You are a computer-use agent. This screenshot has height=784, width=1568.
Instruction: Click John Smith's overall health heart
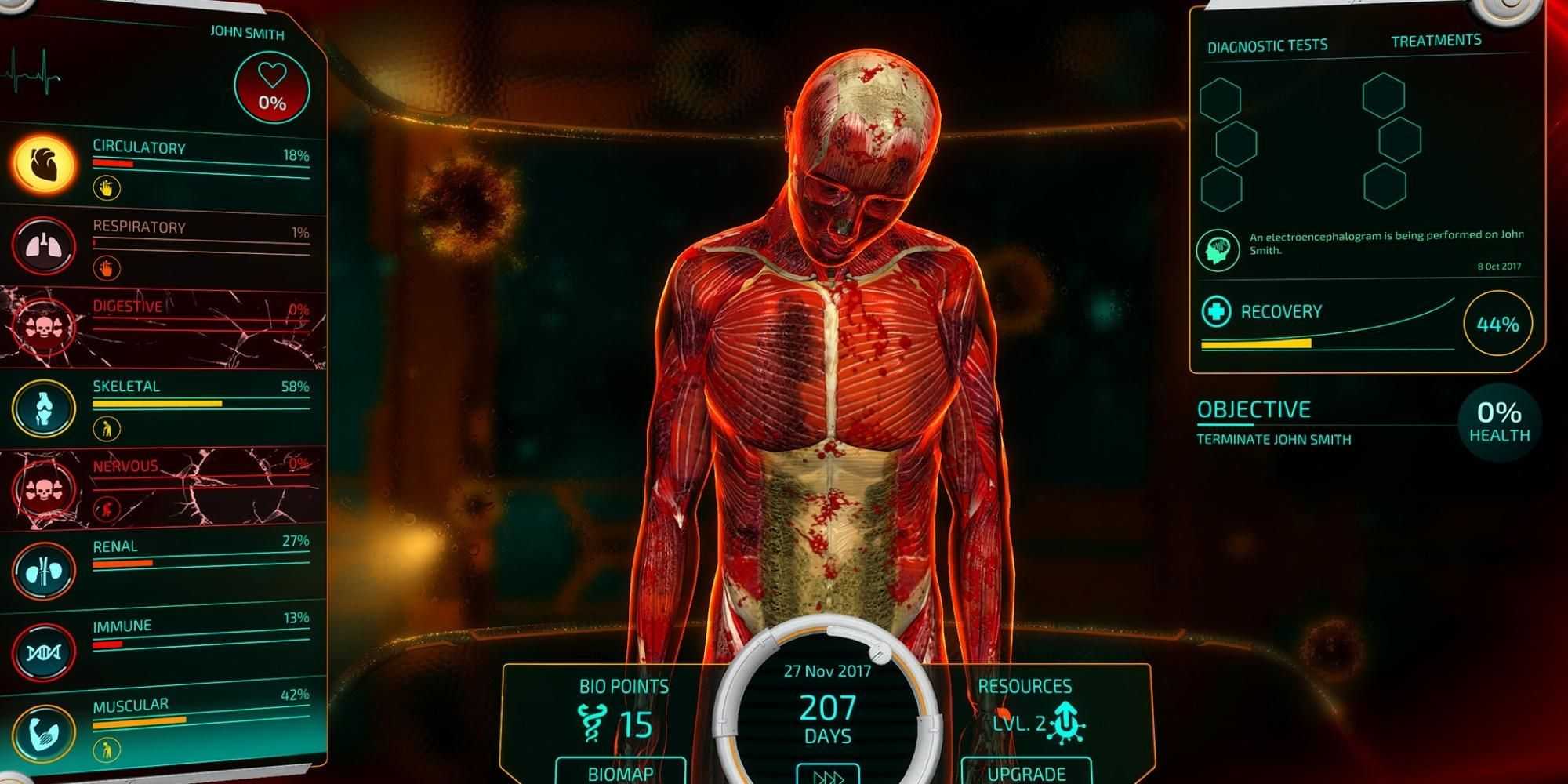coord(272,88)
